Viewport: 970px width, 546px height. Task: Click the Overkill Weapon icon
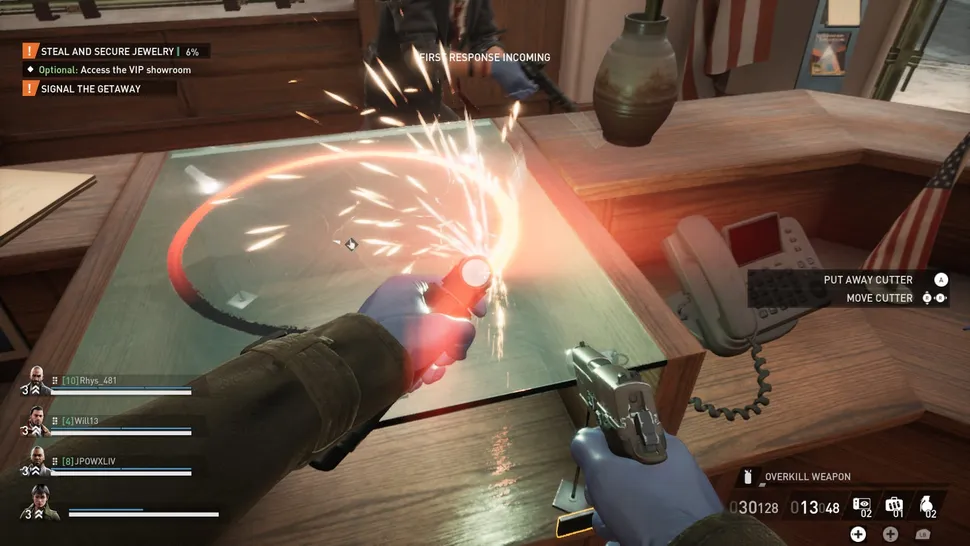tap(749, 478)
